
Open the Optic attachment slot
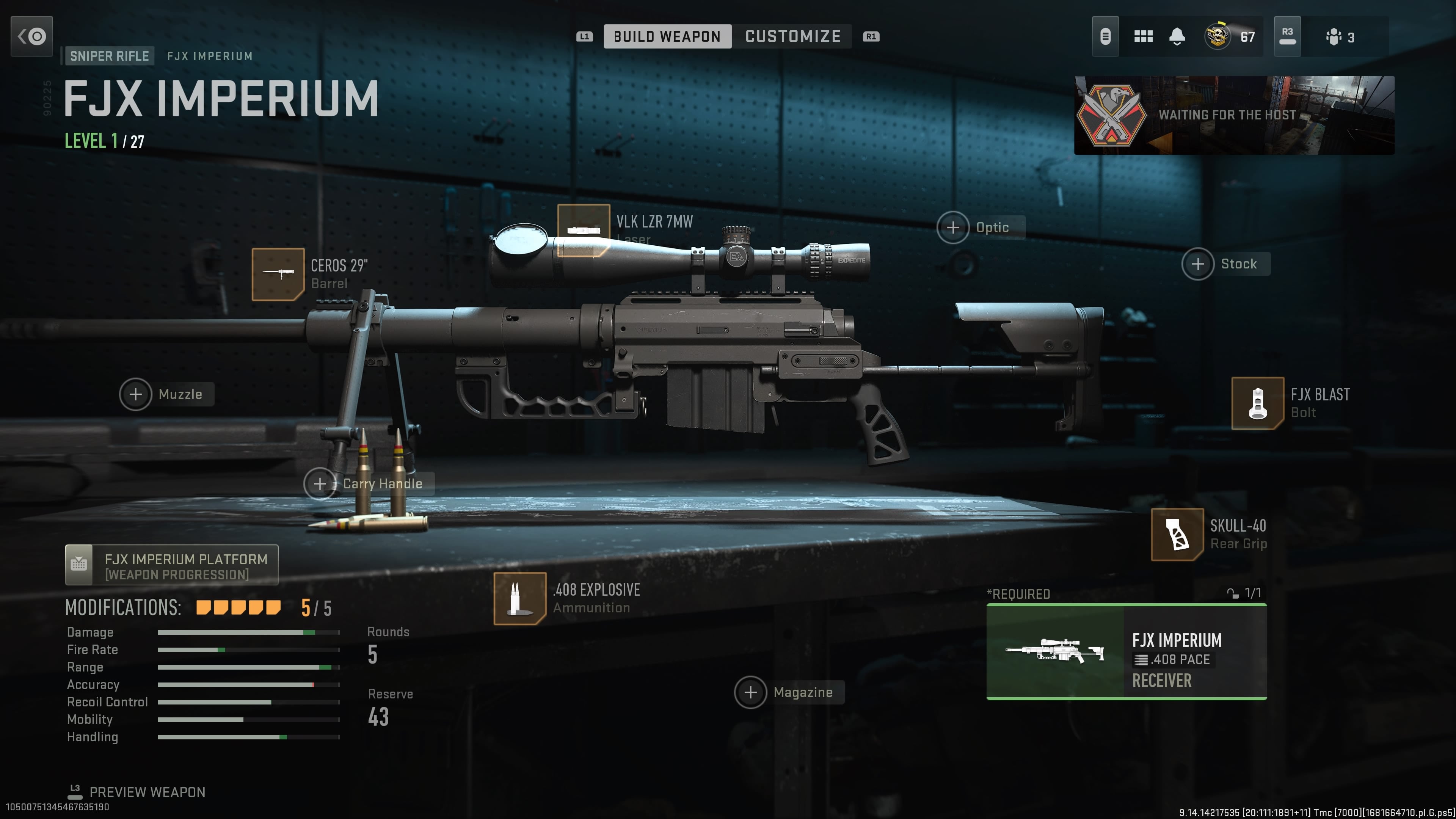coord(954,227)
